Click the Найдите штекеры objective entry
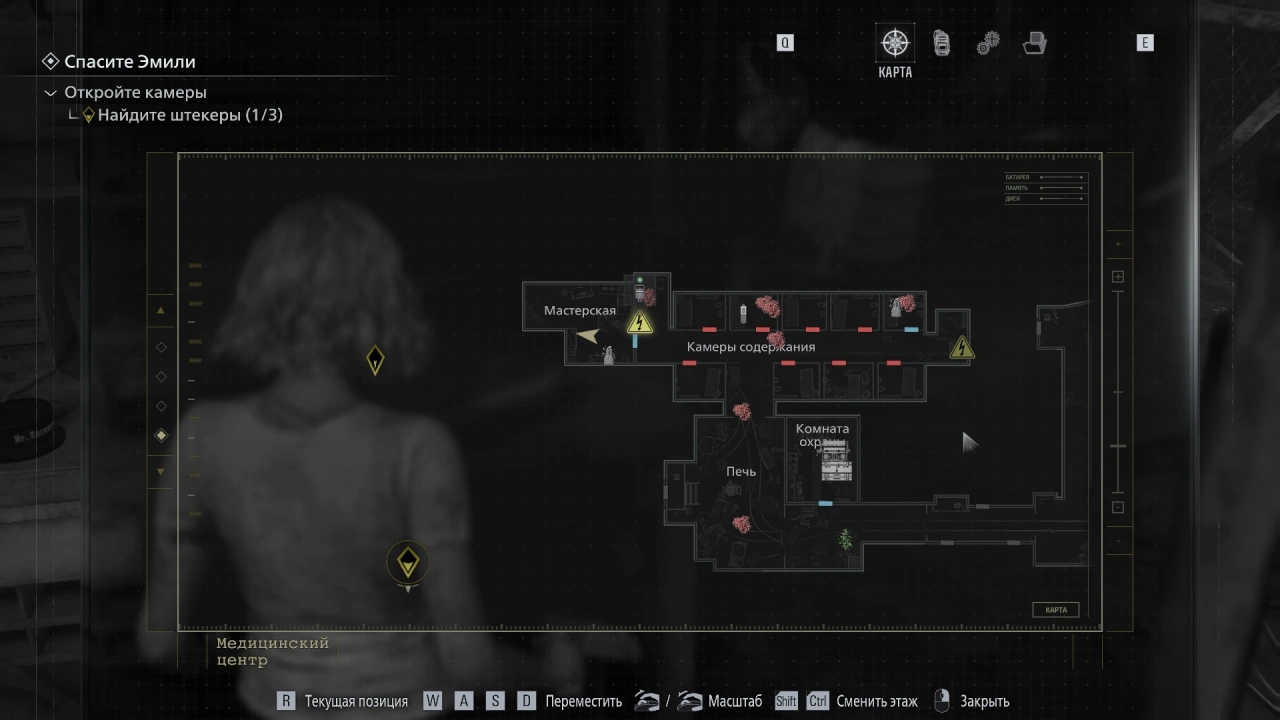 click(x=190, y=115)
